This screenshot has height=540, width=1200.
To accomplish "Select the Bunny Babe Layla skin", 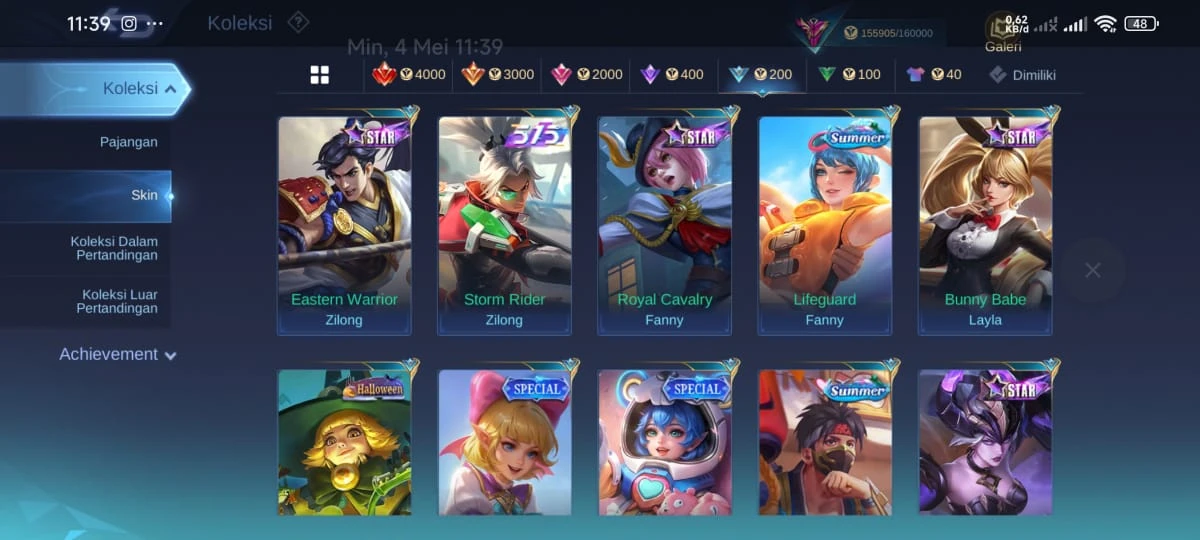I will [985, 225].
